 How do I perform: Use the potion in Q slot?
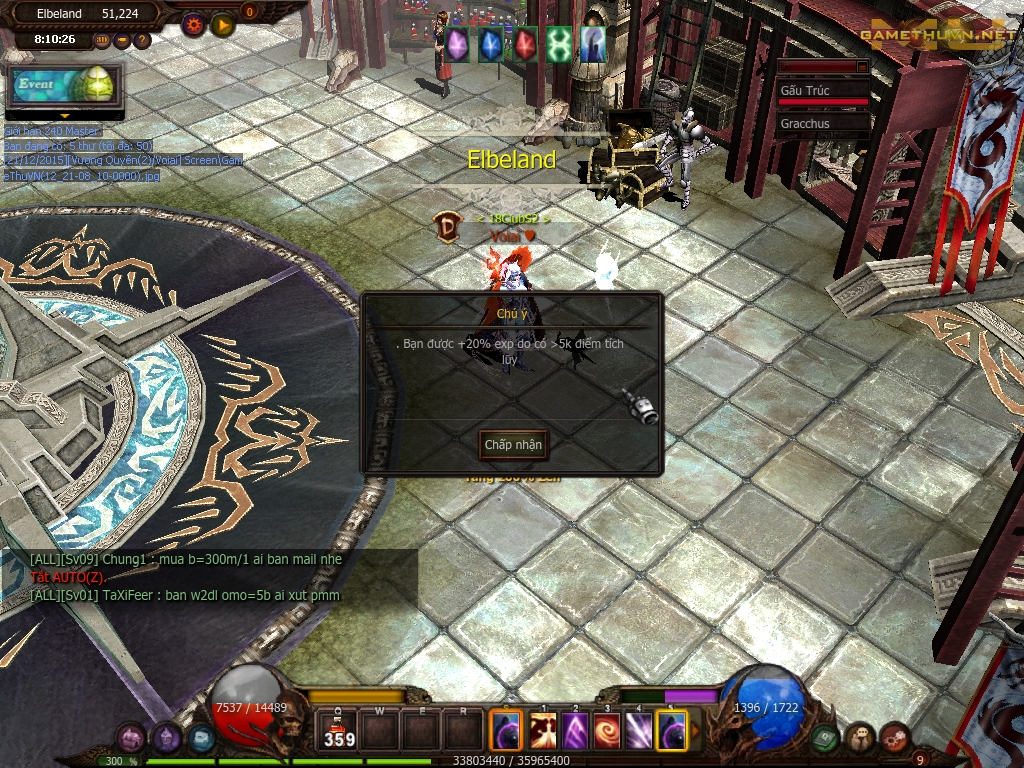[x=340, y=731]
